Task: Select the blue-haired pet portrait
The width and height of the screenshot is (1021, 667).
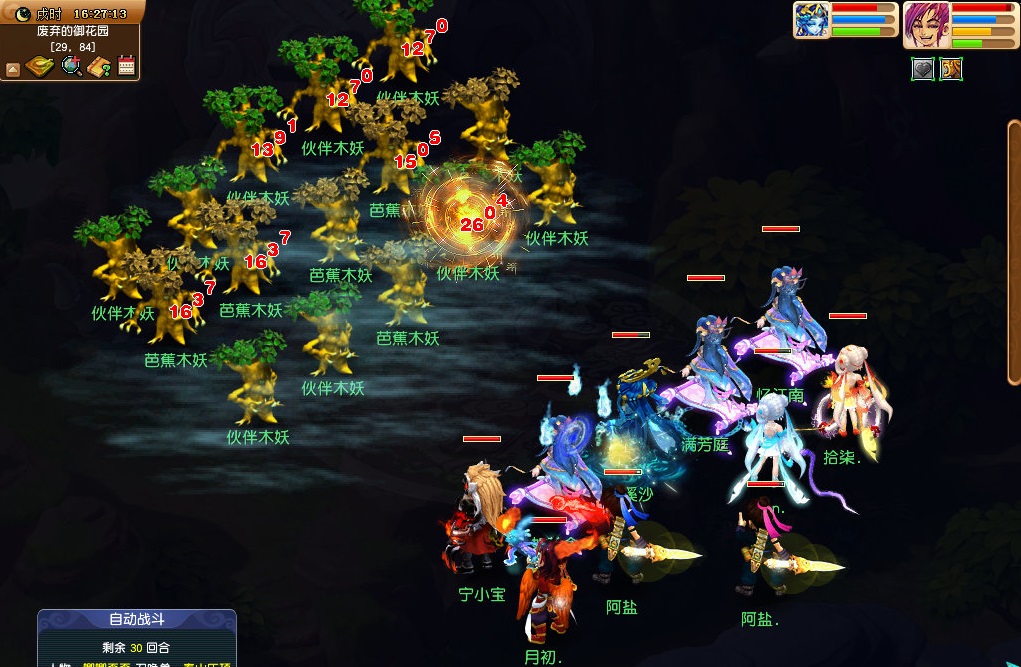Action: 811,20
